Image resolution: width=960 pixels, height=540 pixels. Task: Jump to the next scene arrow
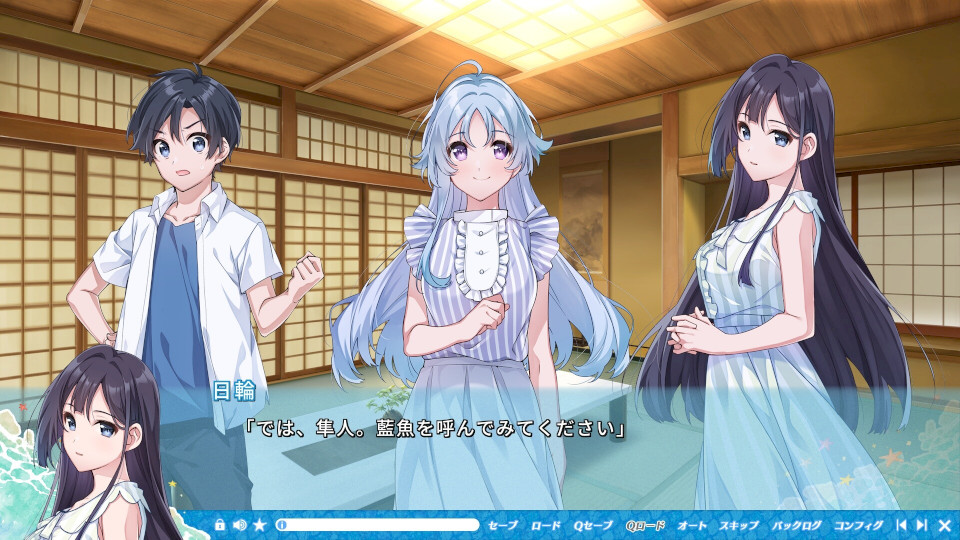(x=921, y=525)
